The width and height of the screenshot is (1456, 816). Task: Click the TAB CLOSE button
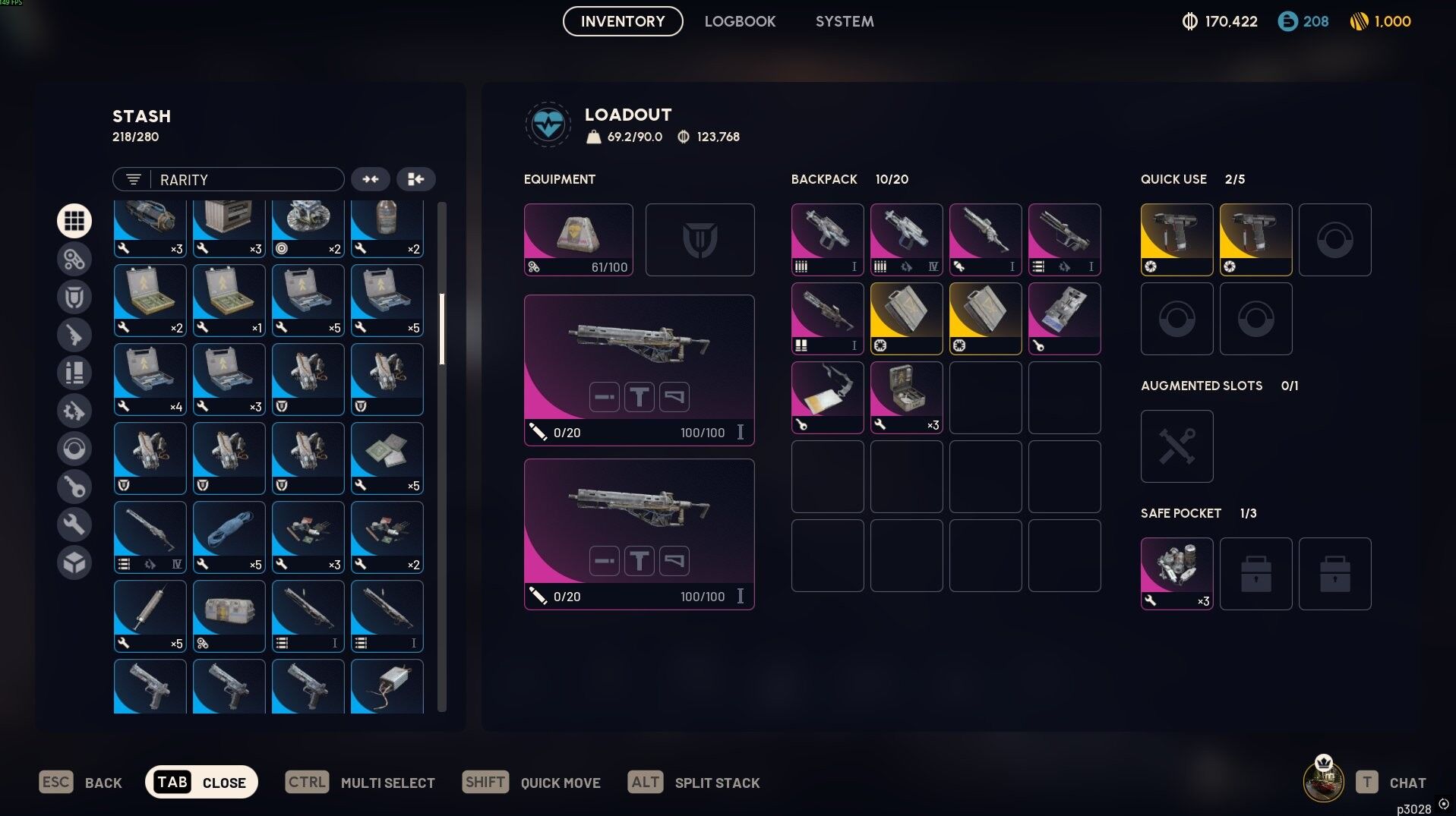click(x=201, y=781)
